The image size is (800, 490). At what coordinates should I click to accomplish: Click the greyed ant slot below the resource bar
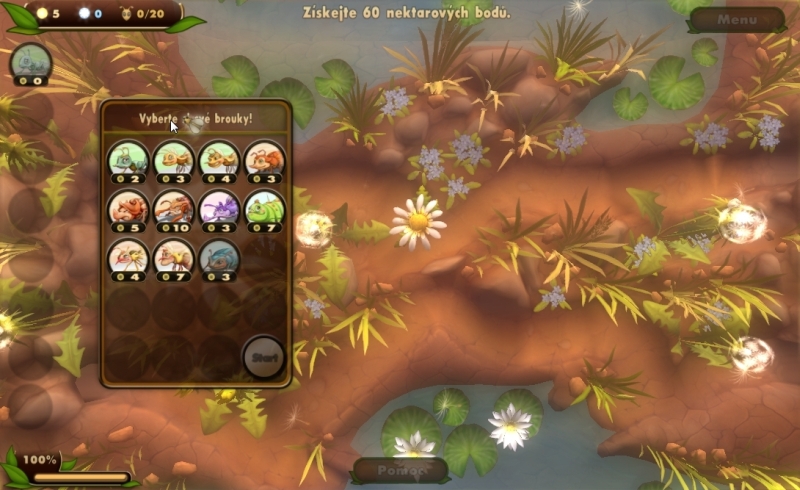[28, 62]
